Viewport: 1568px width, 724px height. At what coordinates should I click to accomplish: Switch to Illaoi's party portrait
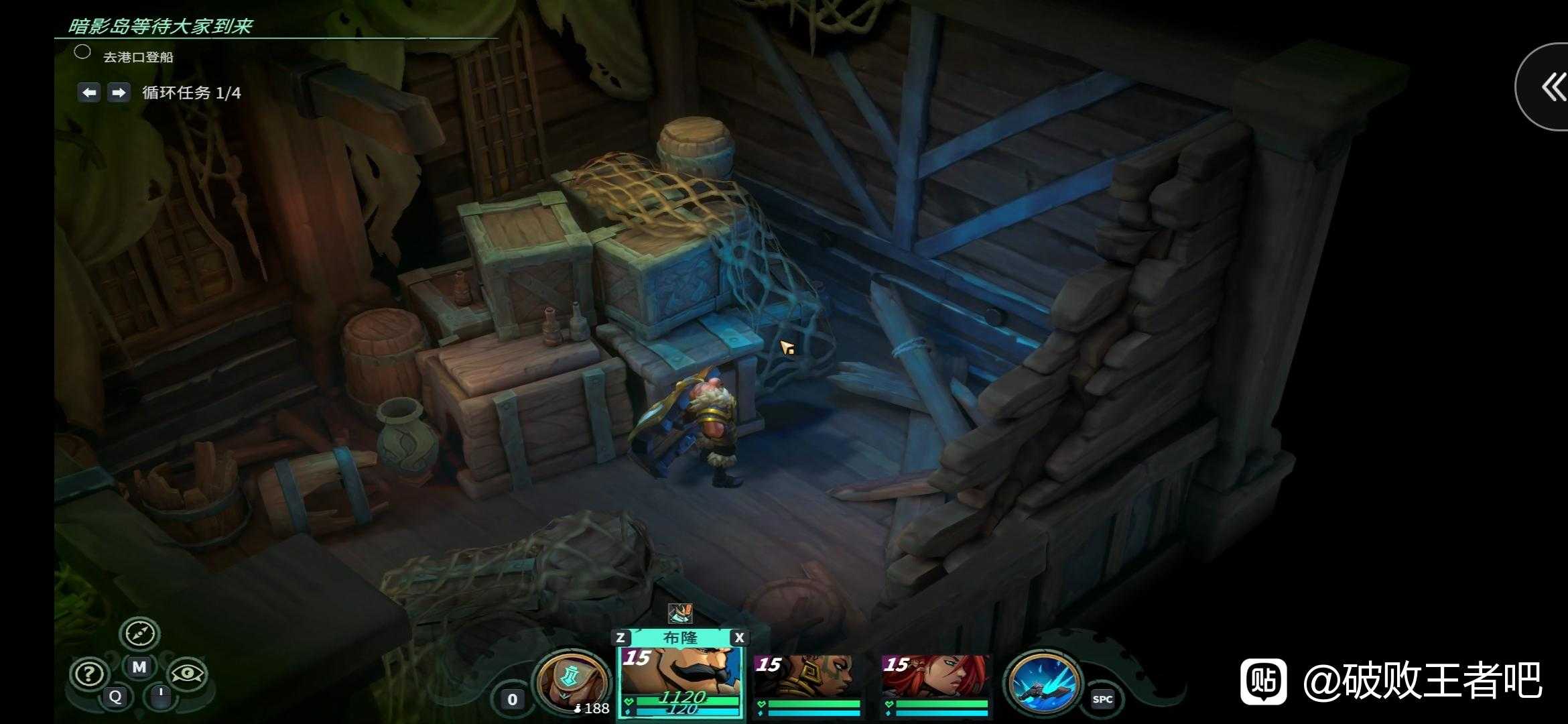[806, 677]
